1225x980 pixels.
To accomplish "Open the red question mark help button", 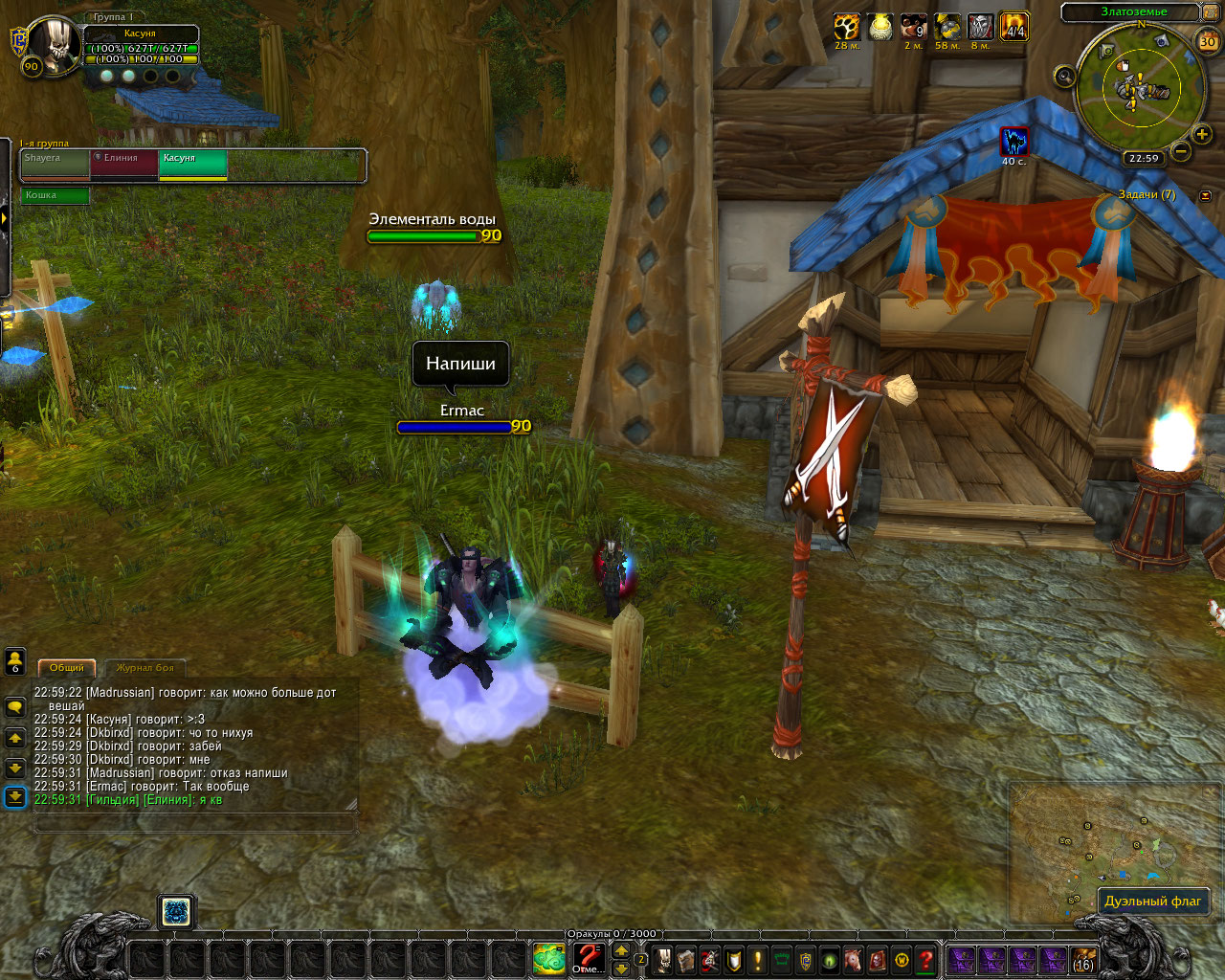I will (x=925, y=959).
